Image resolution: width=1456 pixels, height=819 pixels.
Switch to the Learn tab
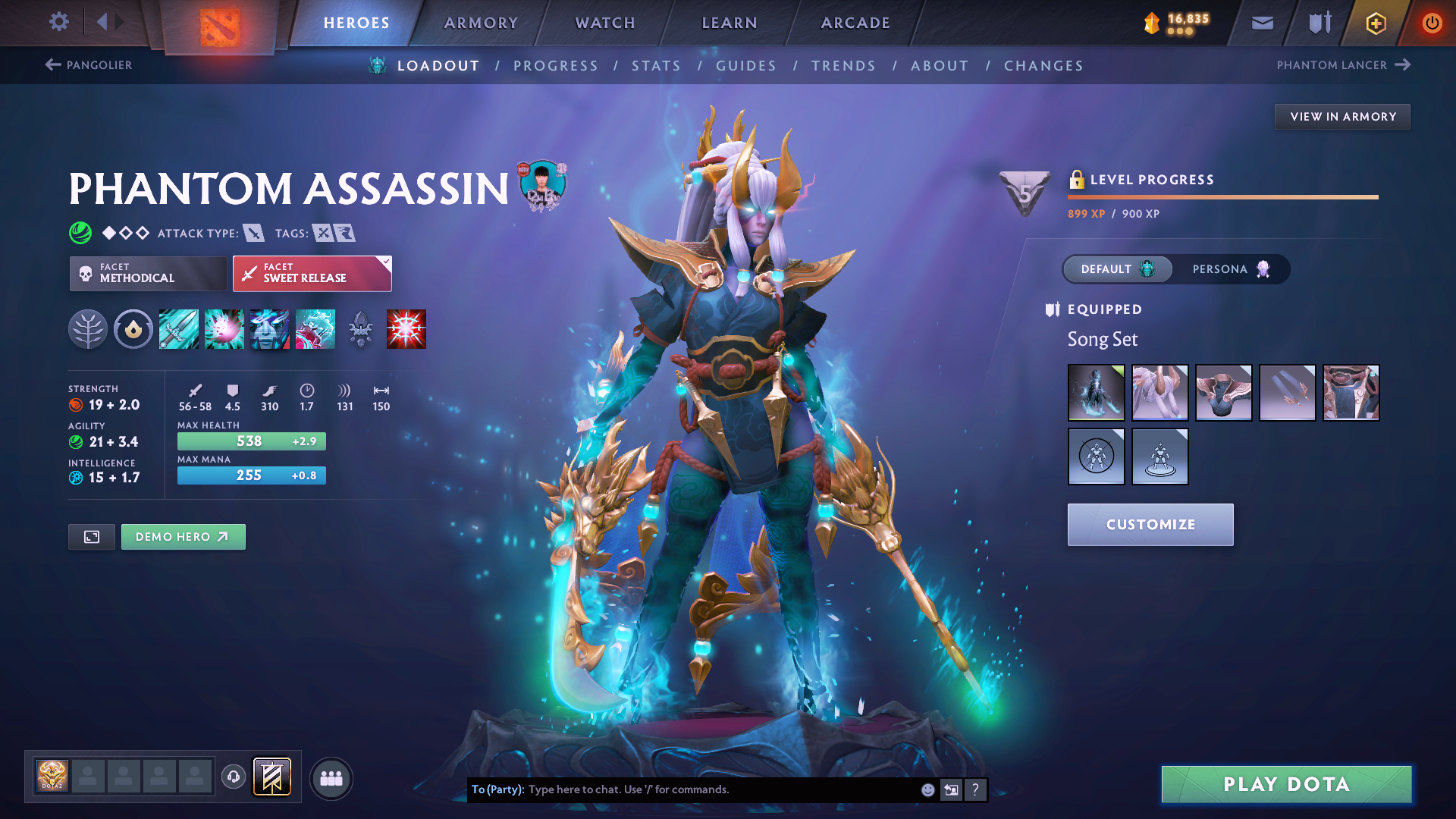point(730,23)
